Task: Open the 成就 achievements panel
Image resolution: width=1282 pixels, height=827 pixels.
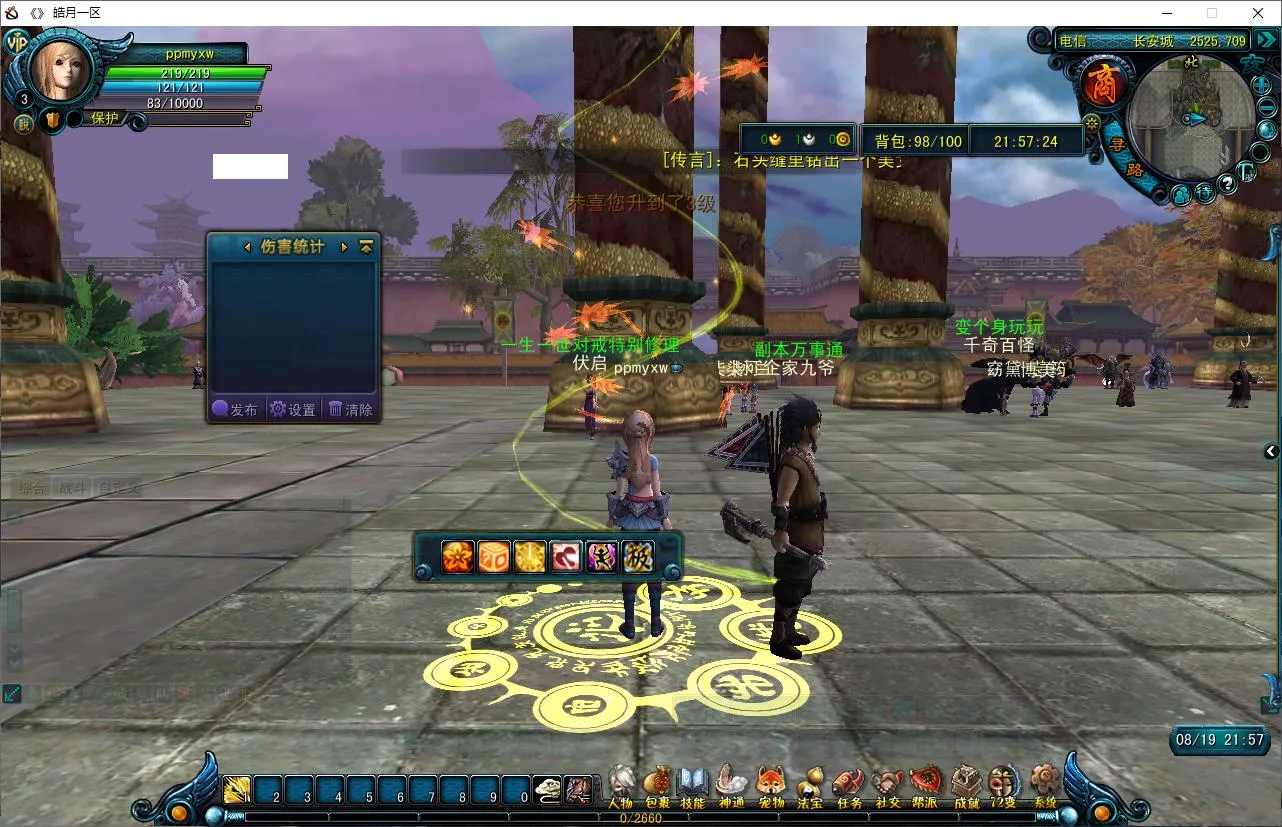Action: click(966, 783)
